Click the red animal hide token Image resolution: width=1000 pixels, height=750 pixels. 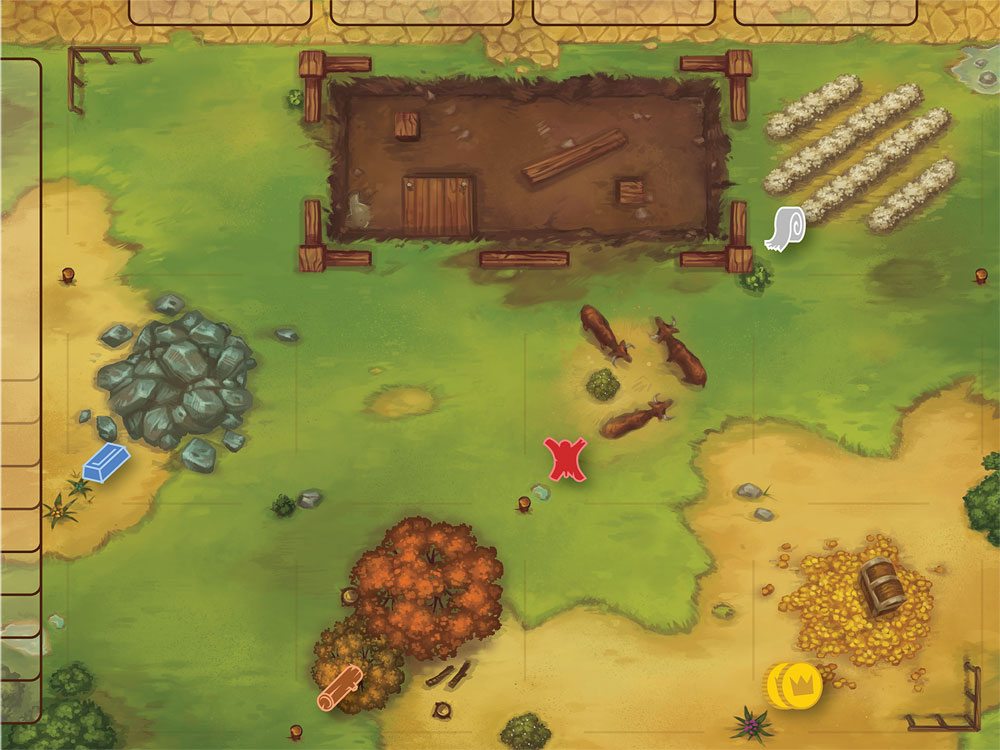click(565, 459)
